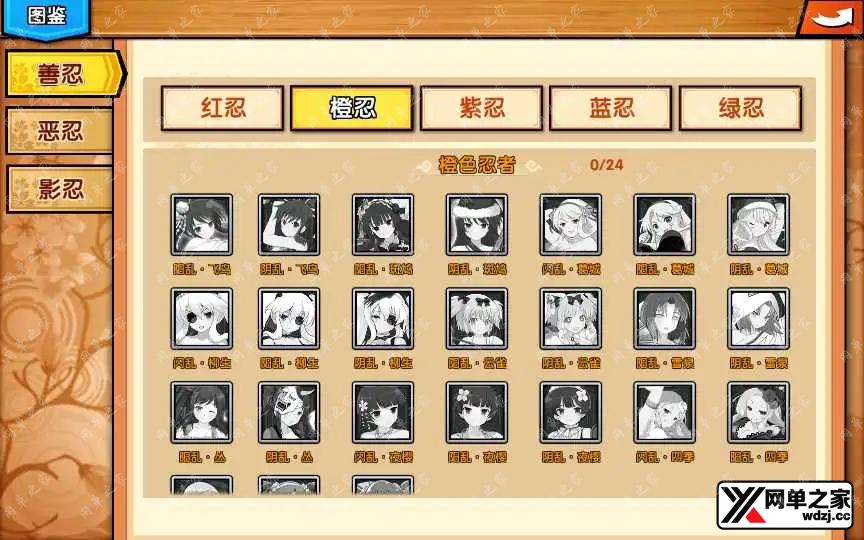View the 阴乱·斑鸠 ninja portrait

pyautogui.click(x=477, y=225)
